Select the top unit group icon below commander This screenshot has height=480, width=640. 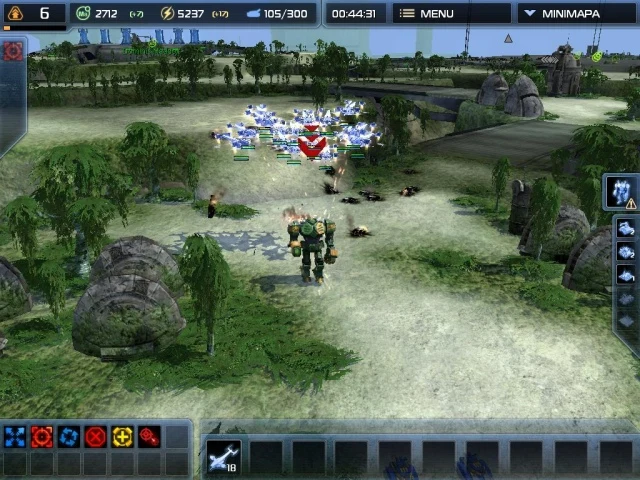(627, 229)
